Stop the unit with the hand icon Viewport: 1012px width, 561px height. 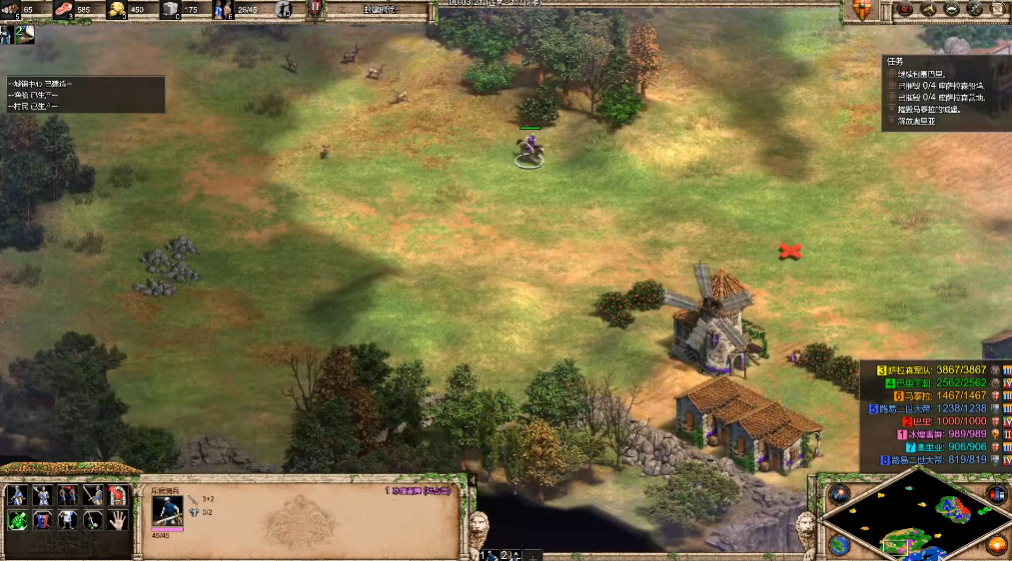click(x=118, y=520)
